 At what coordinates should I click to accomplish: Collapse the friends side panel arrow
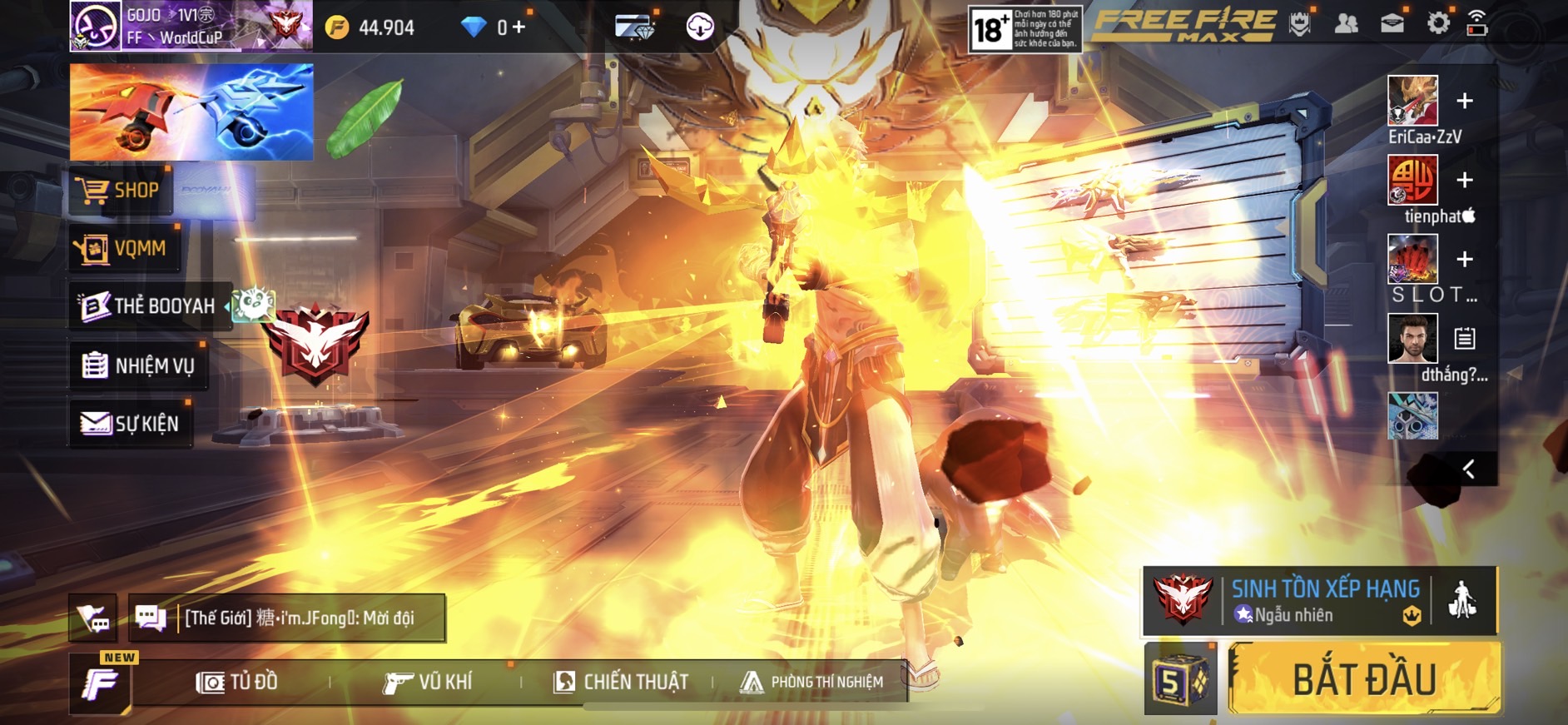point(1469,469)
